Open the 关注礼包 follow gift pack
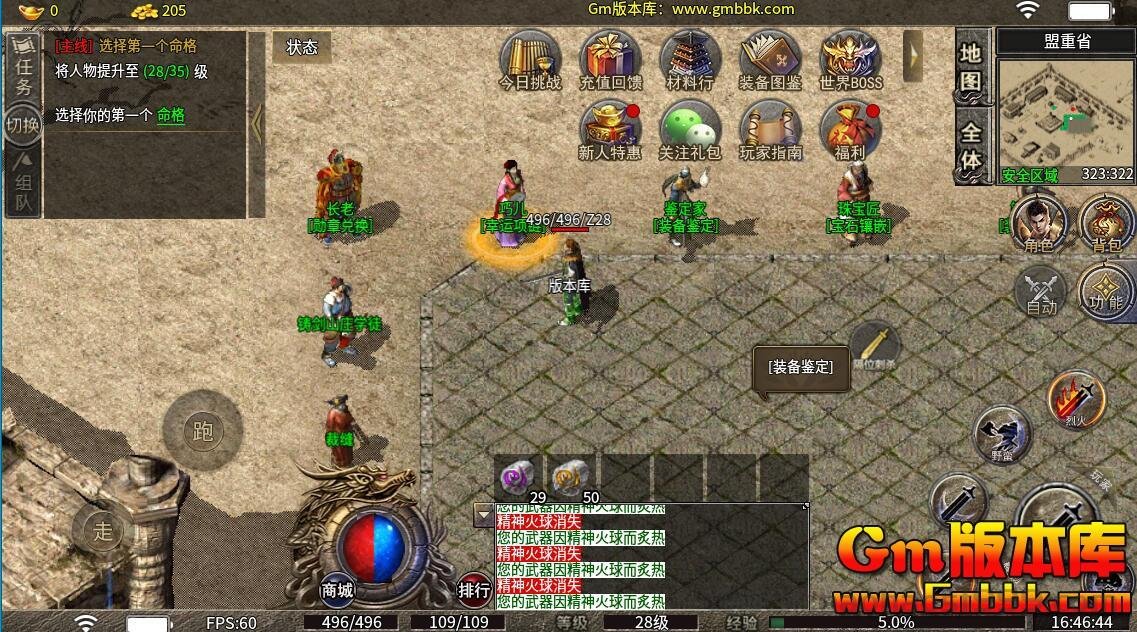1137x632 pixels. pos(690,130)
